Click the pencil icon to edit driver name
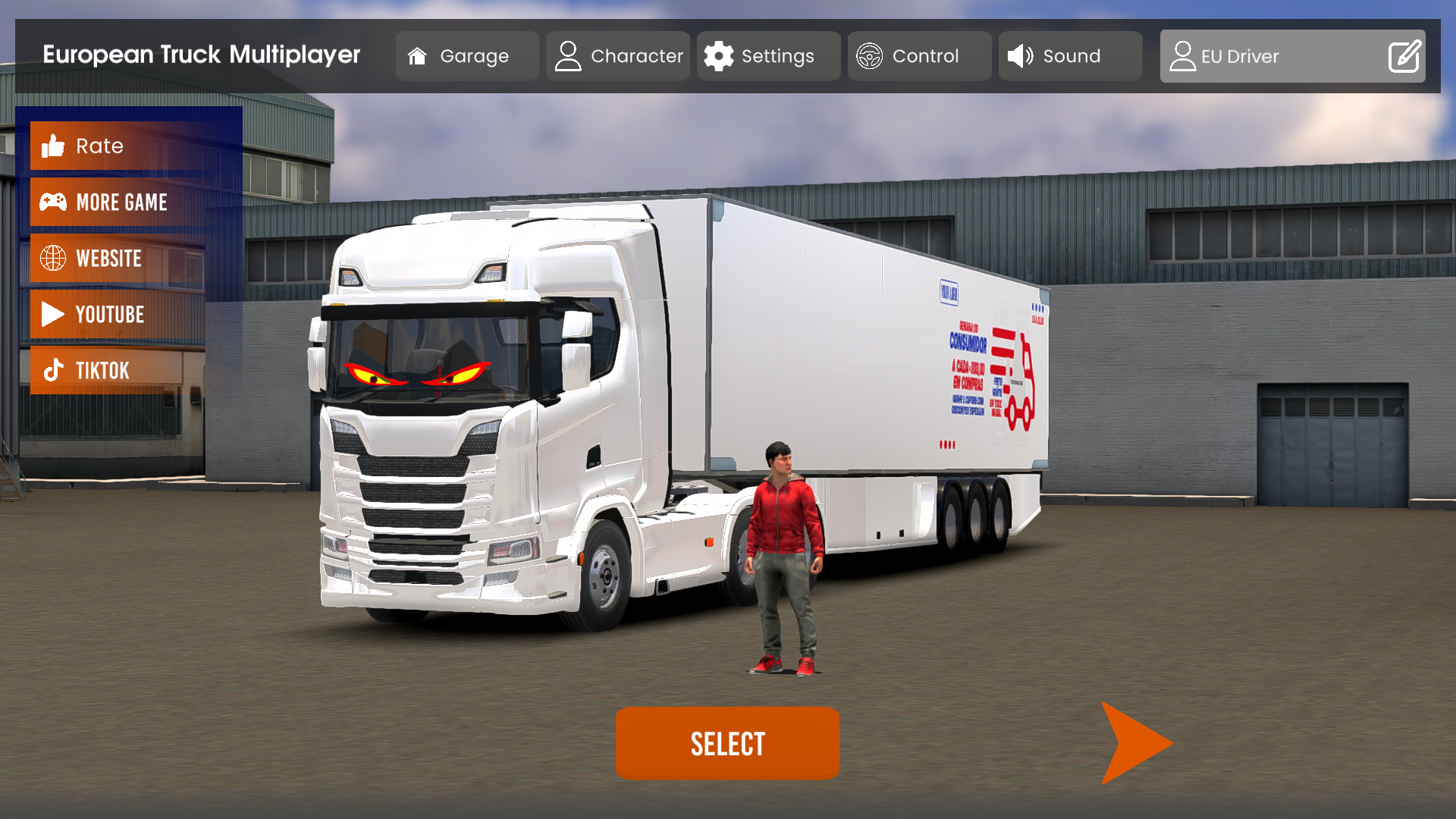 pos(1404,55)
